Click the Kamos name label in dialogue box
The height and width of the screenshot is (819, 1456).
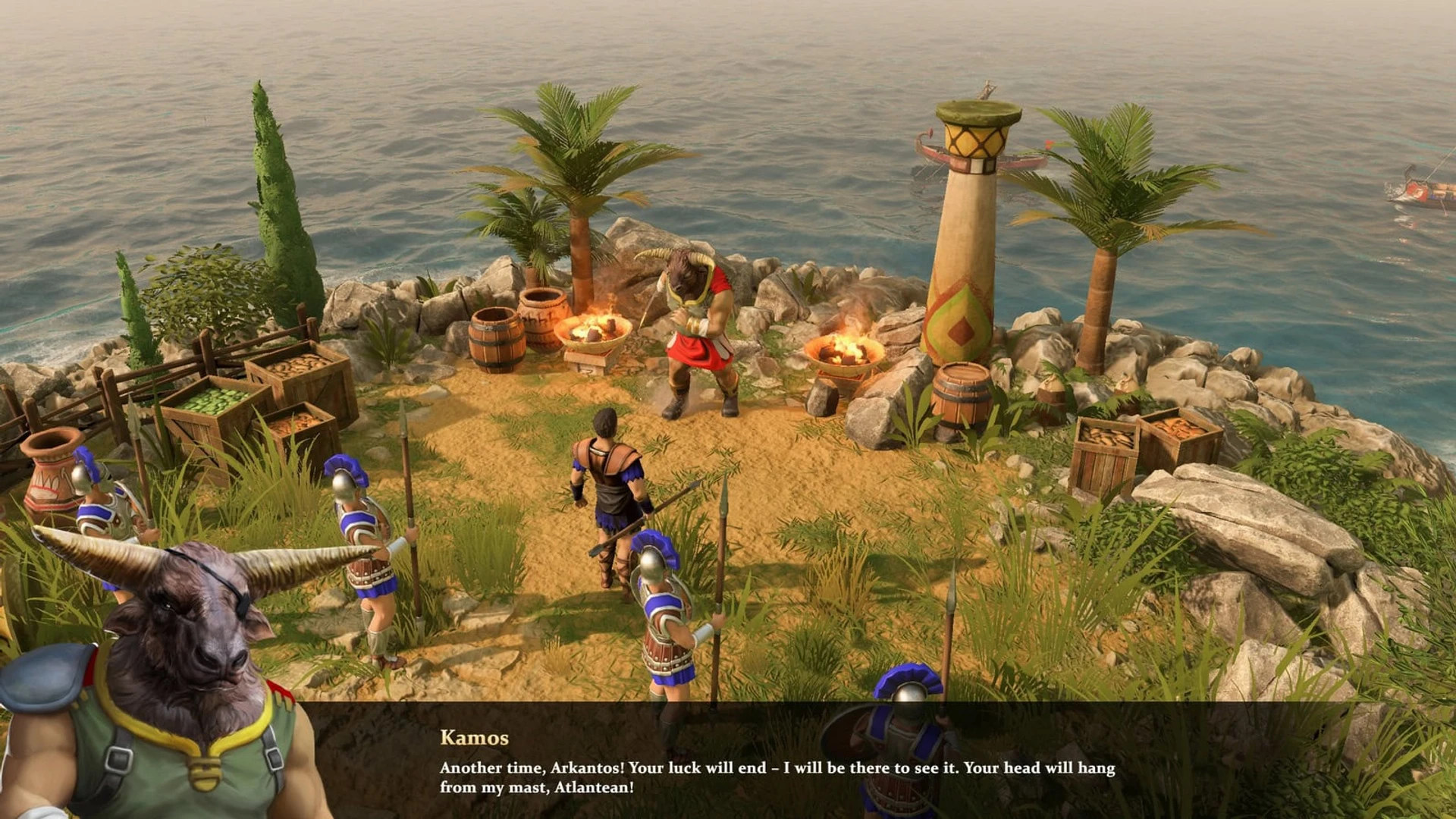[x=475, y=736]
